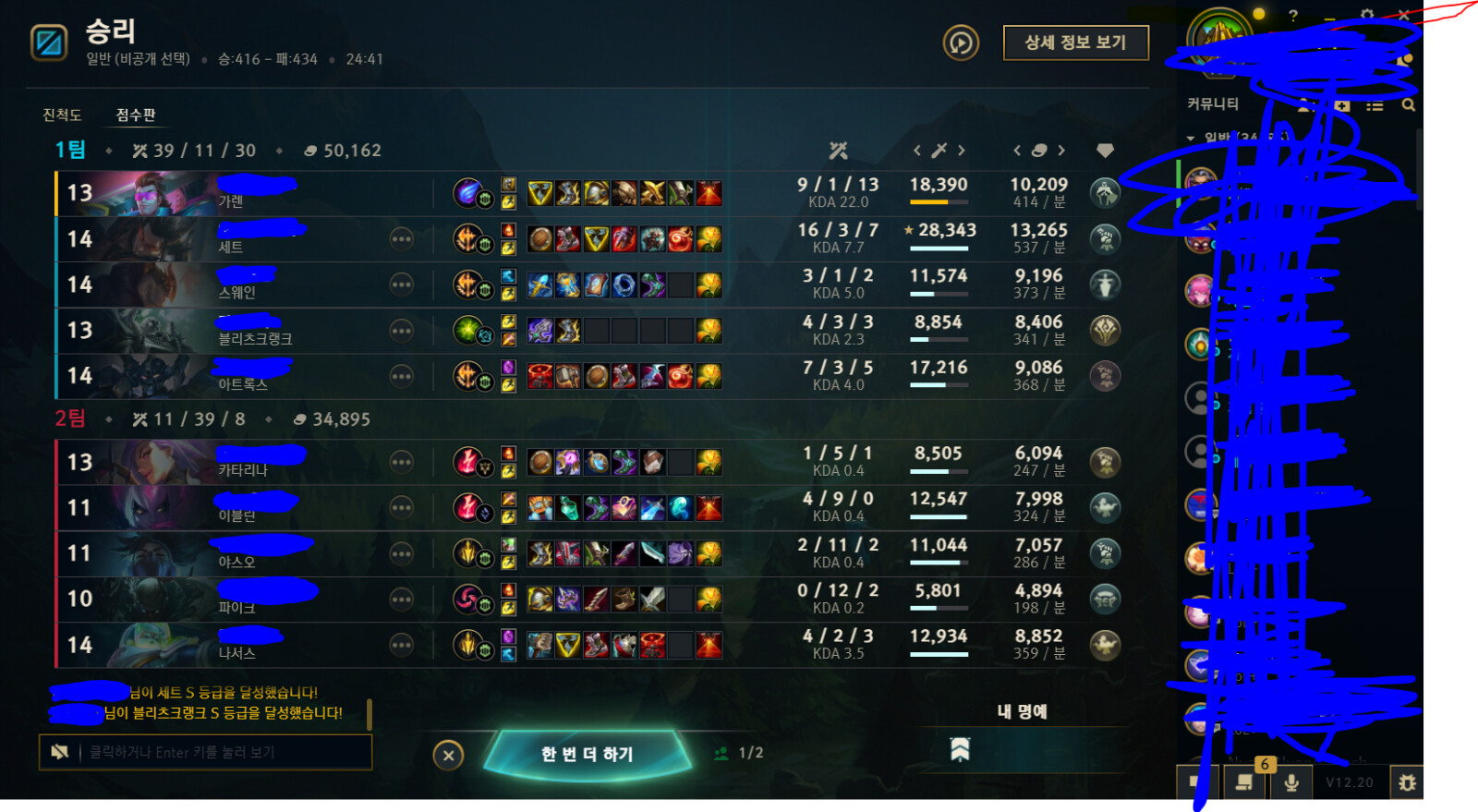This screenshot has width=1478, height=812.
Task: Click 세트's damage progress bar
Action: pyautogui.click(x=939, y=248)
